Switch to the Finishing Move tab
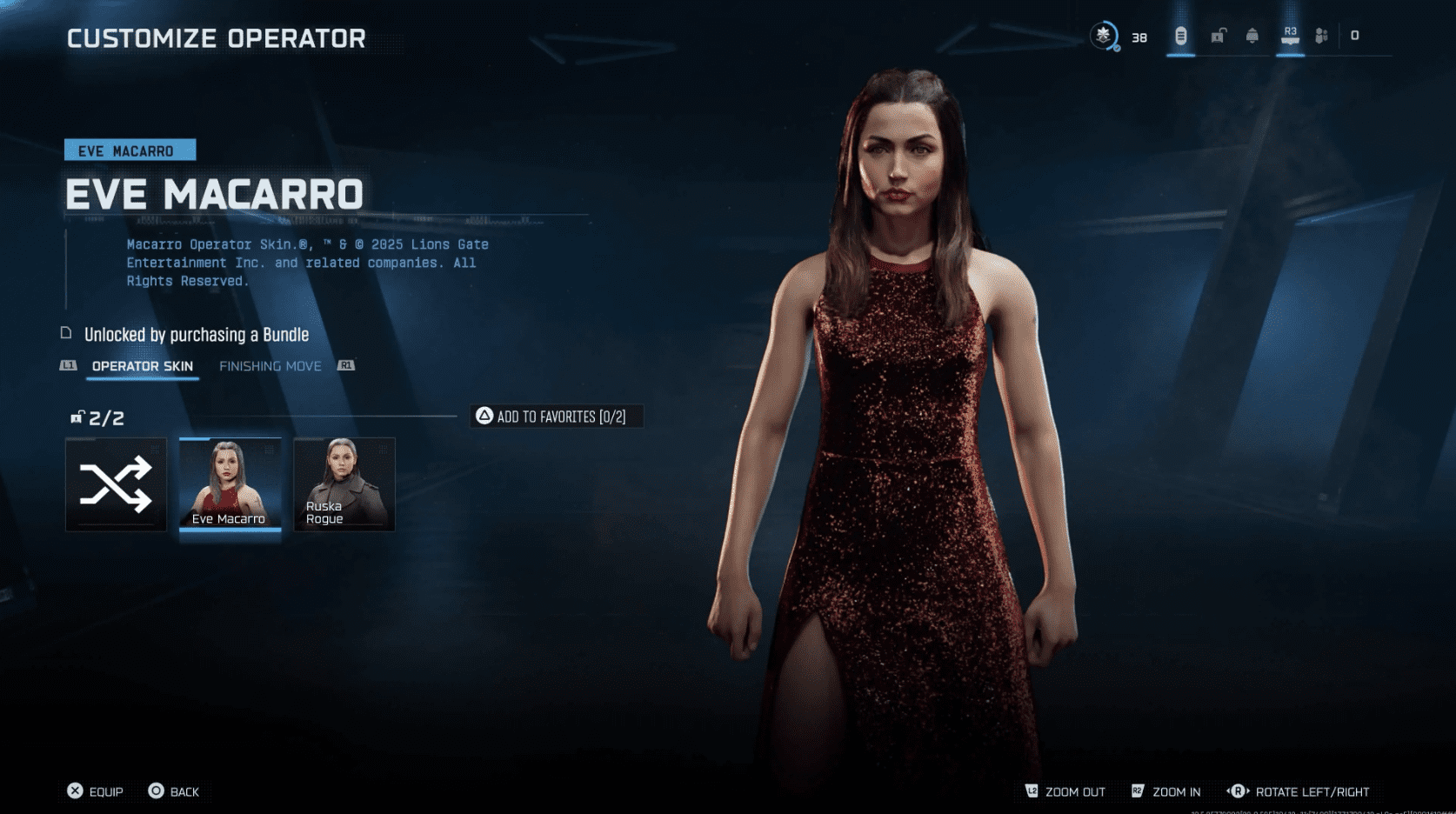Image resolution: width=1456 pixels, height=814 pixels. (x=270, y=366)
